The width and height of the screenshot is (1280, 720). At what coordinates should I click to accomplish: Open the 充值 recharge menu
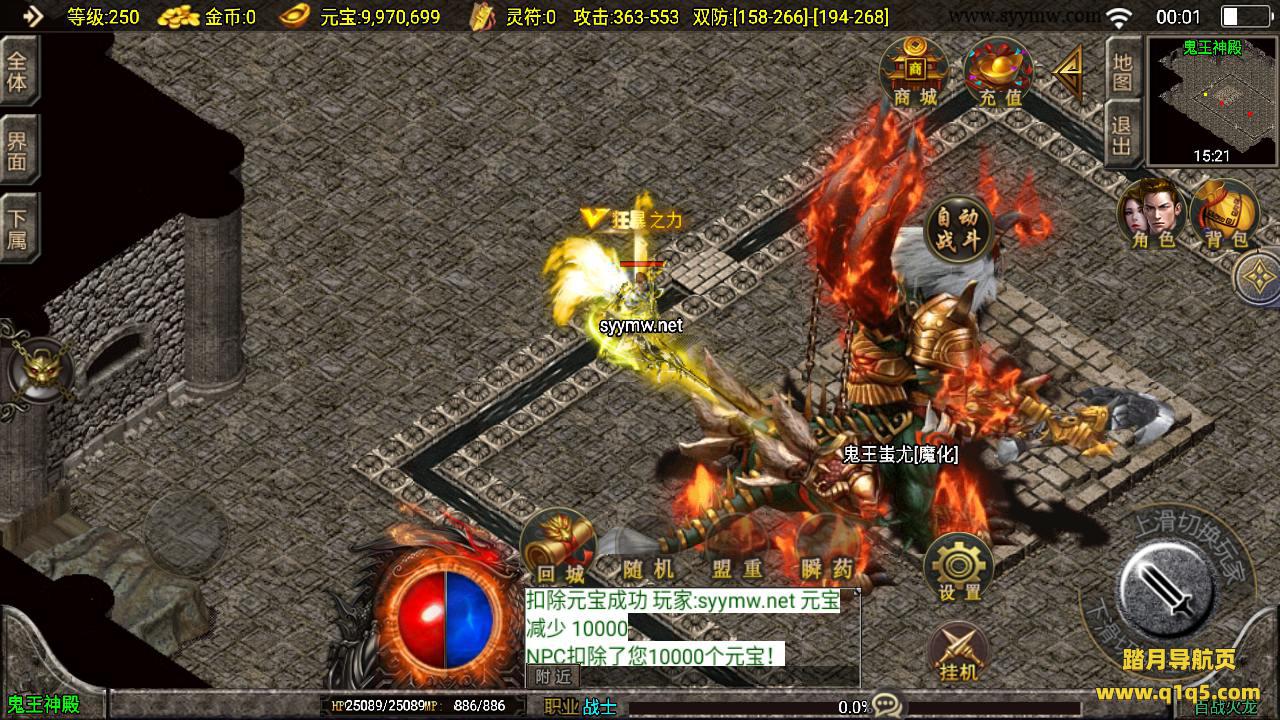pyautogui.click(x=999, y=73)
